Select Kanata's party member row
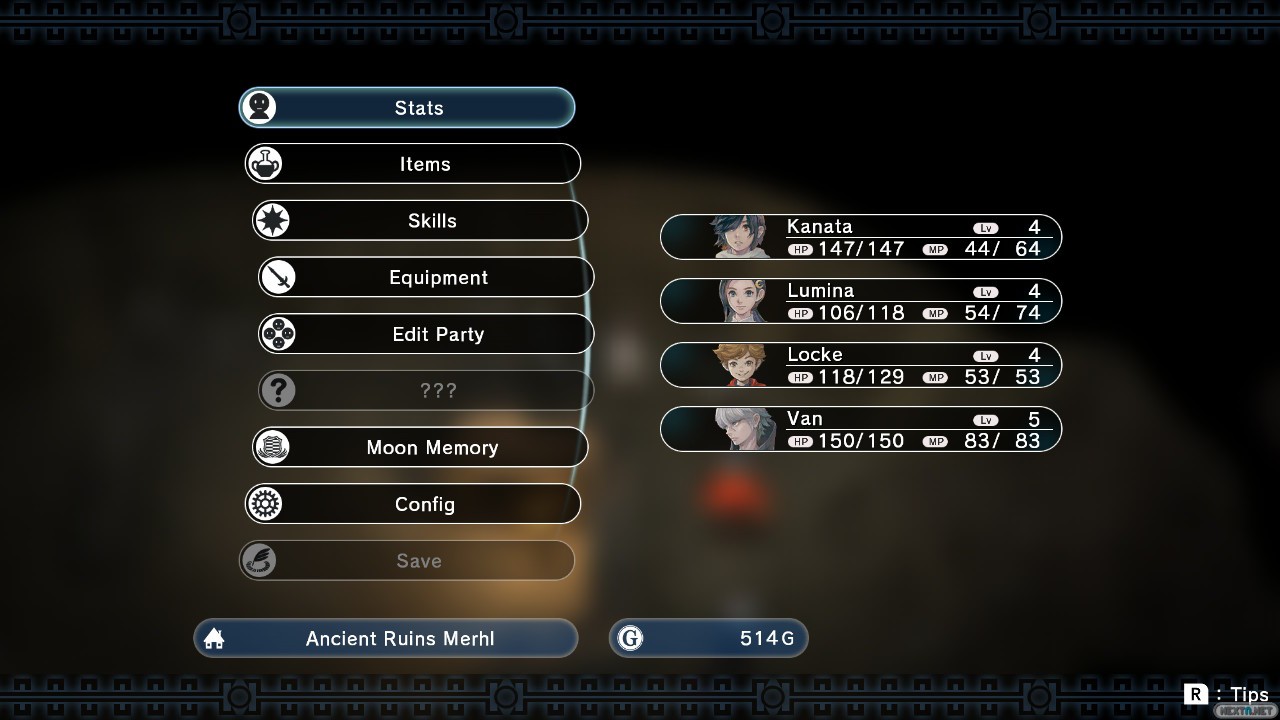The height and width of the screenshot is (720, 1280). (x=861, y=237)
